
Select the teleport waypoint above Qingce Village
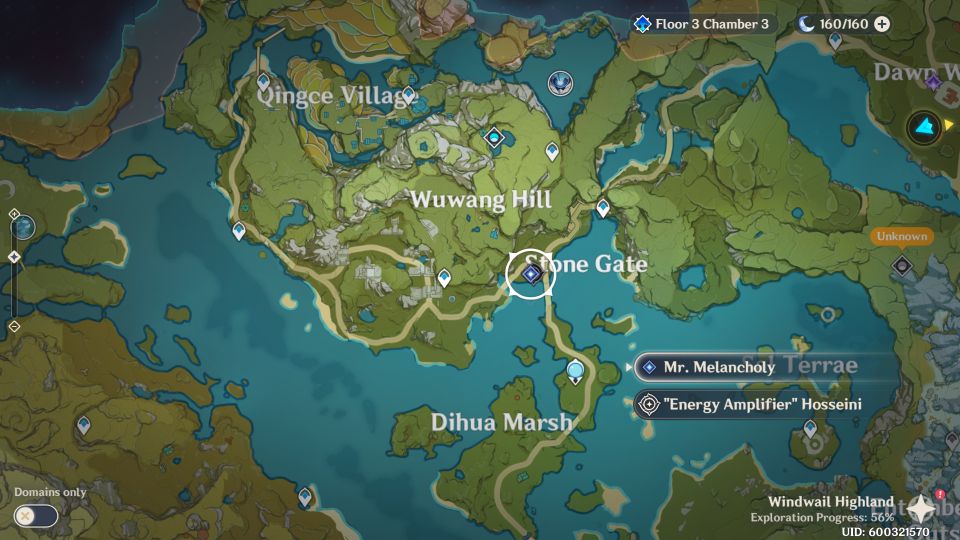[x=263, y=82]
